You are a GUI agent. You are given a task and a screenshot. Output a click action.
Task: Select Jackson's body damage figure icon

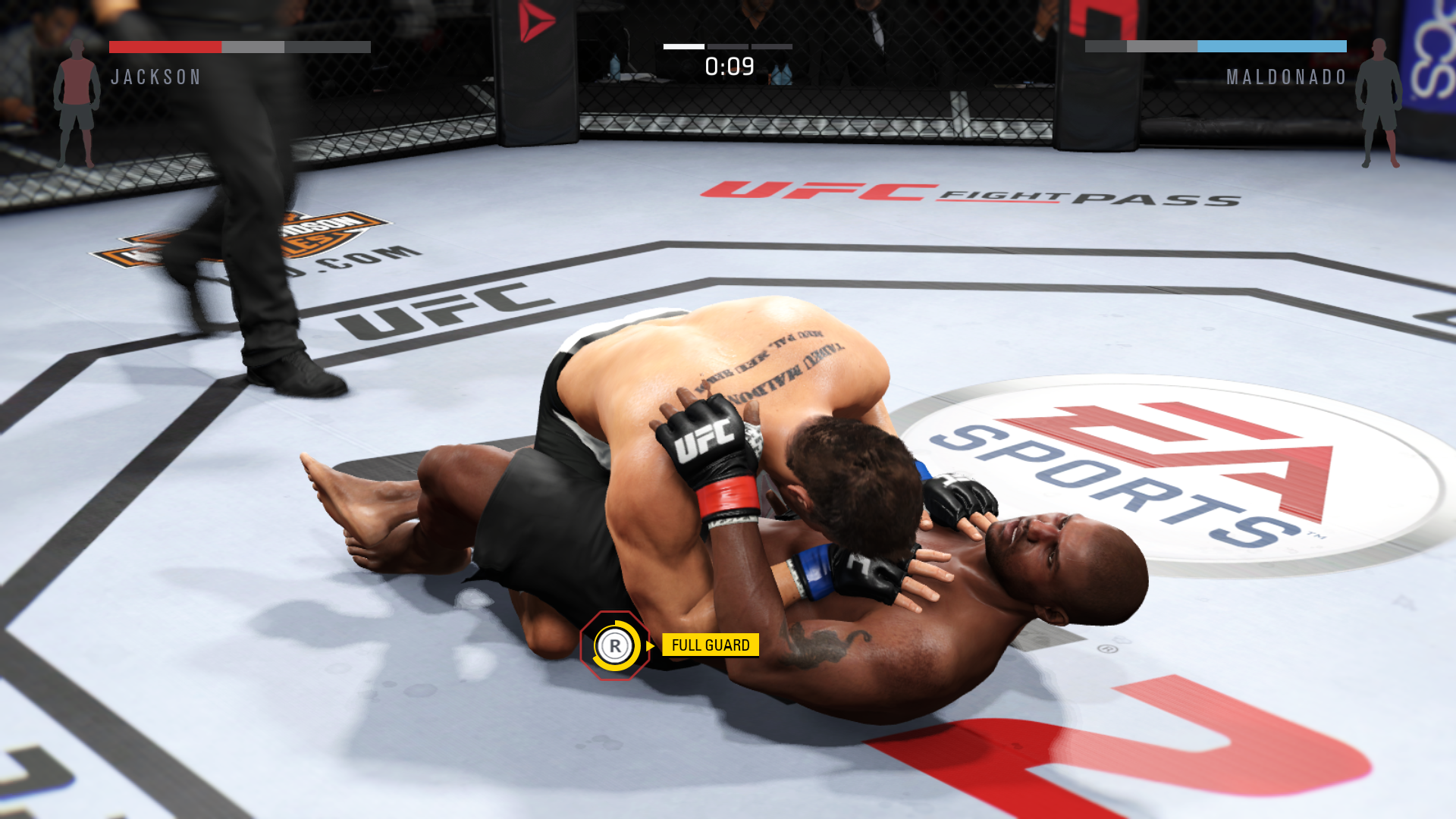77,104
